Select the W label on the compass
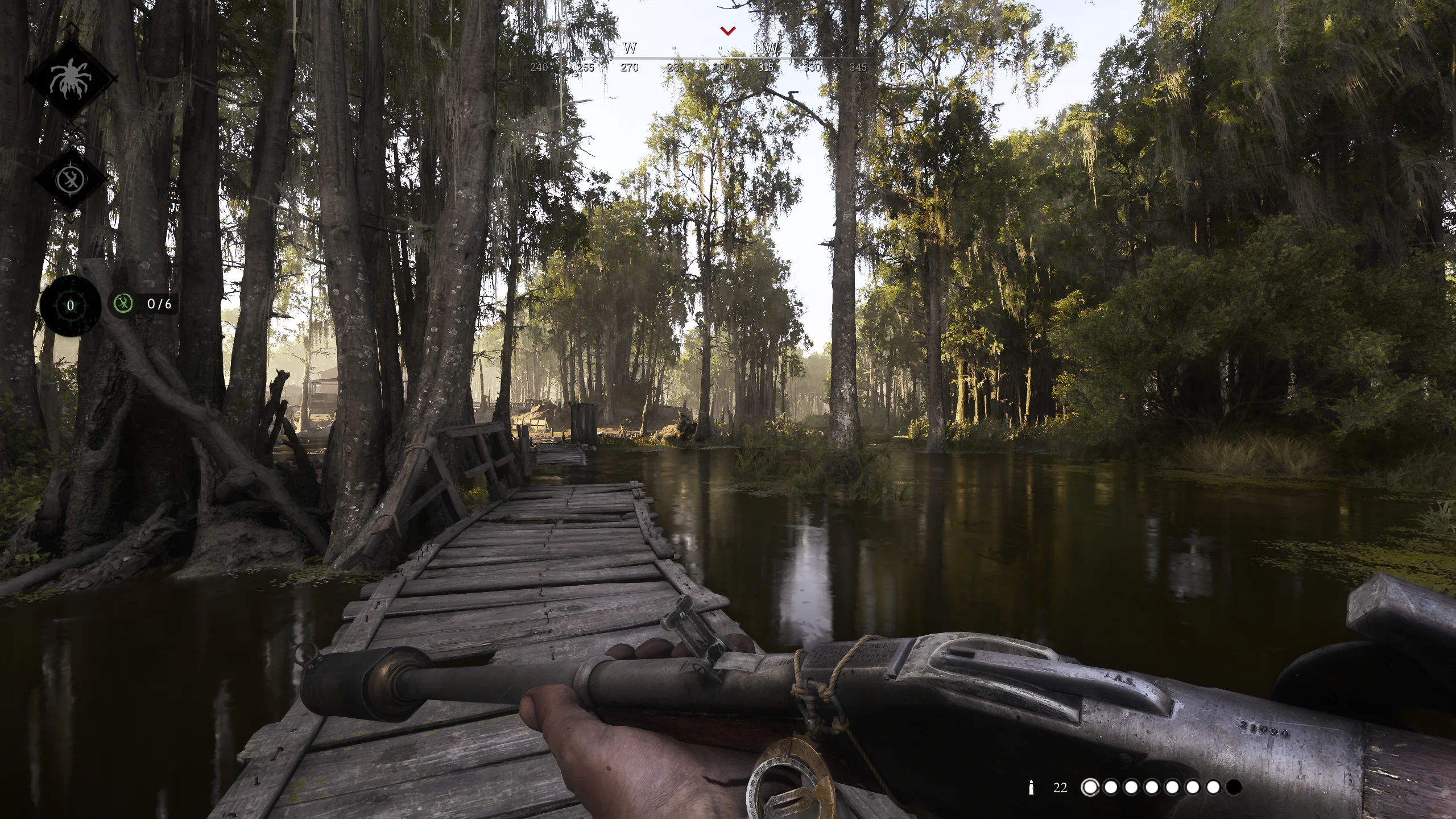Viewport: 1456px width, 819px height. (628, 48)
